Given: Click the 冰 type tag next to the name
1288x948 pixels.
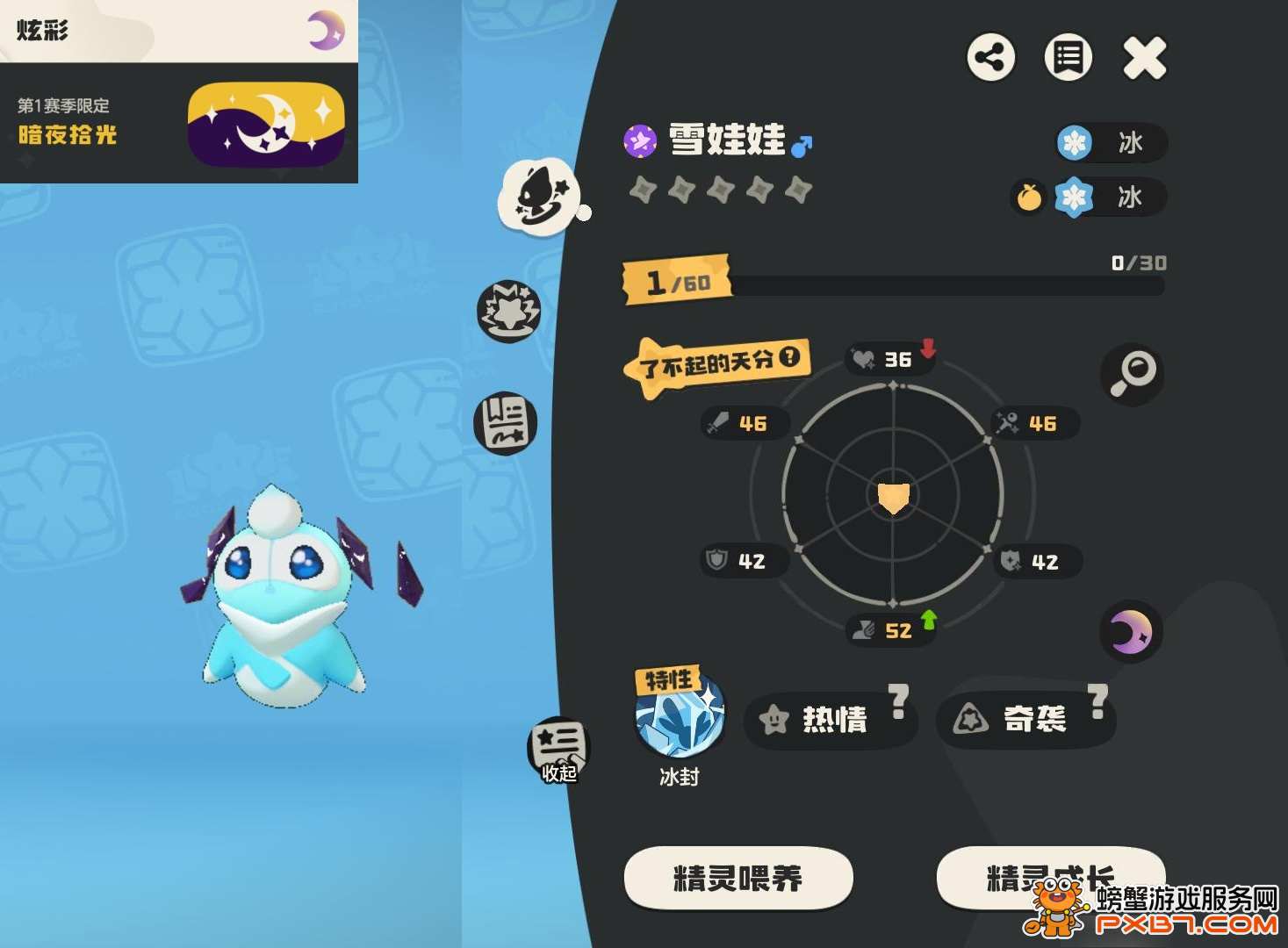Looking at the screenshot, I should pyautogui.click(x=1112, y=143).
